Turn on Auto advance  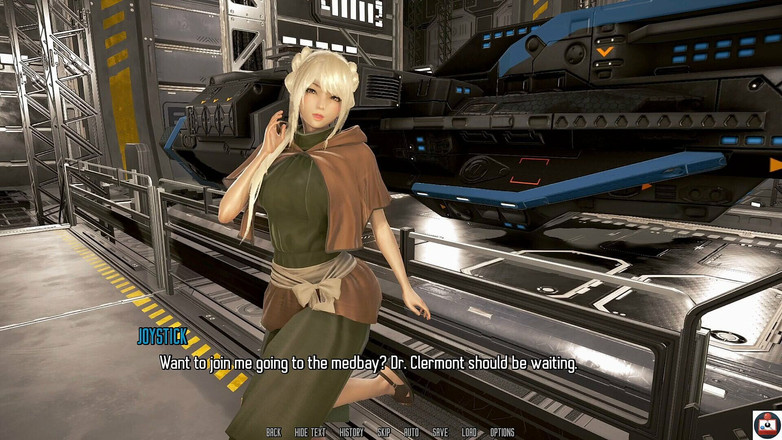(x=411, y=433)
